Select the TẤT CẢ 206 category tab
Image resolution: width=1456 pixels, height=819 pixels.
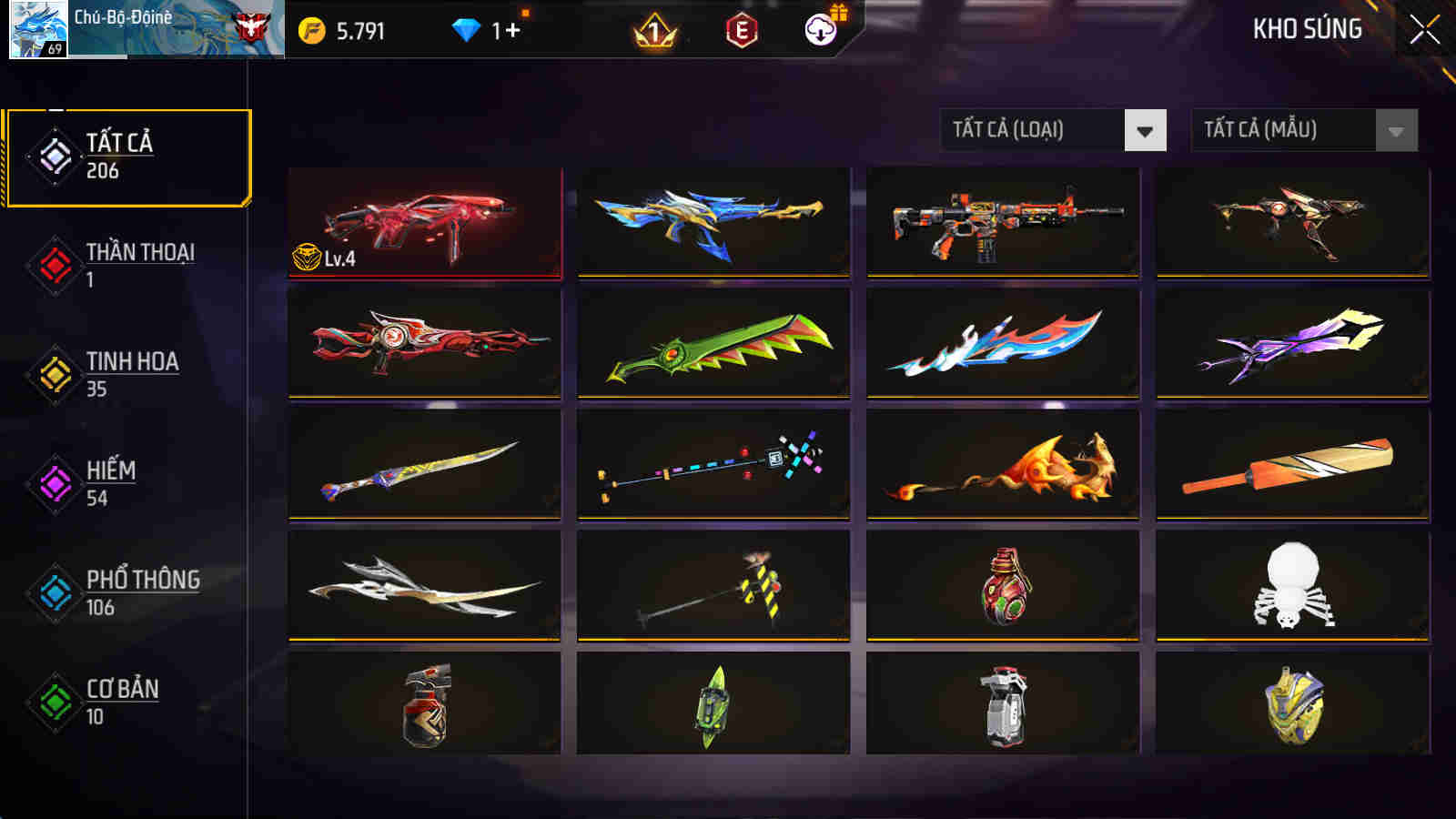pos(127,155)
